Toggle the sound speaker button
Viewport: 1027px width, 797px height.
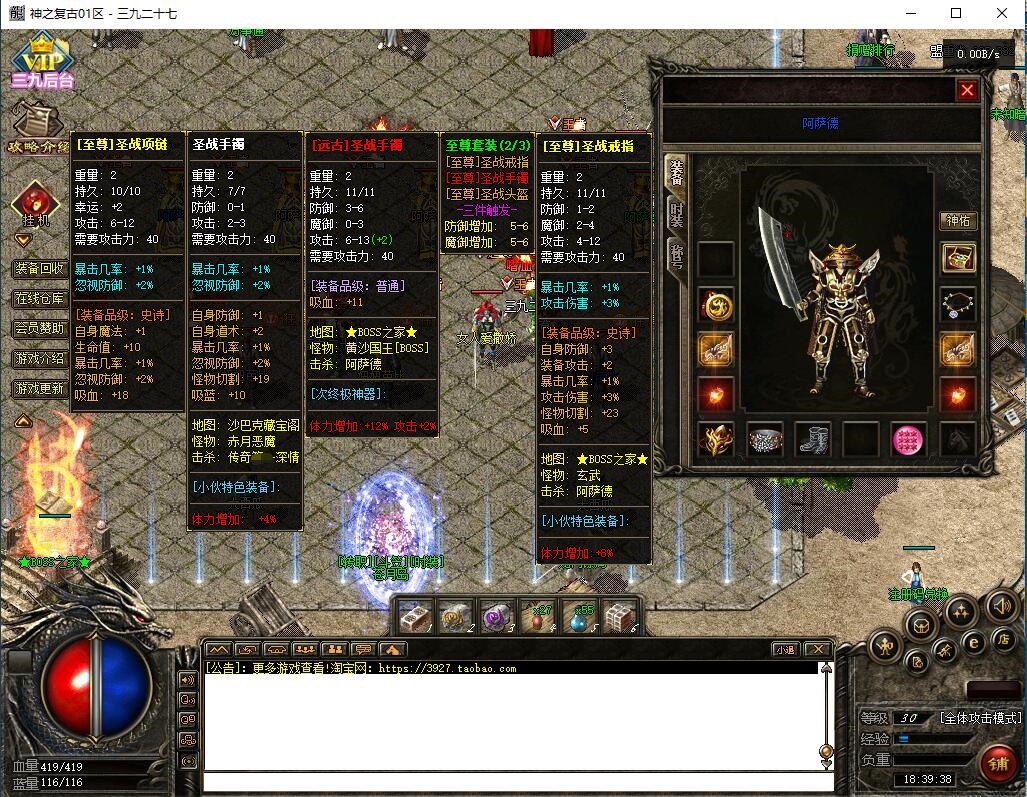point(1001,605)
